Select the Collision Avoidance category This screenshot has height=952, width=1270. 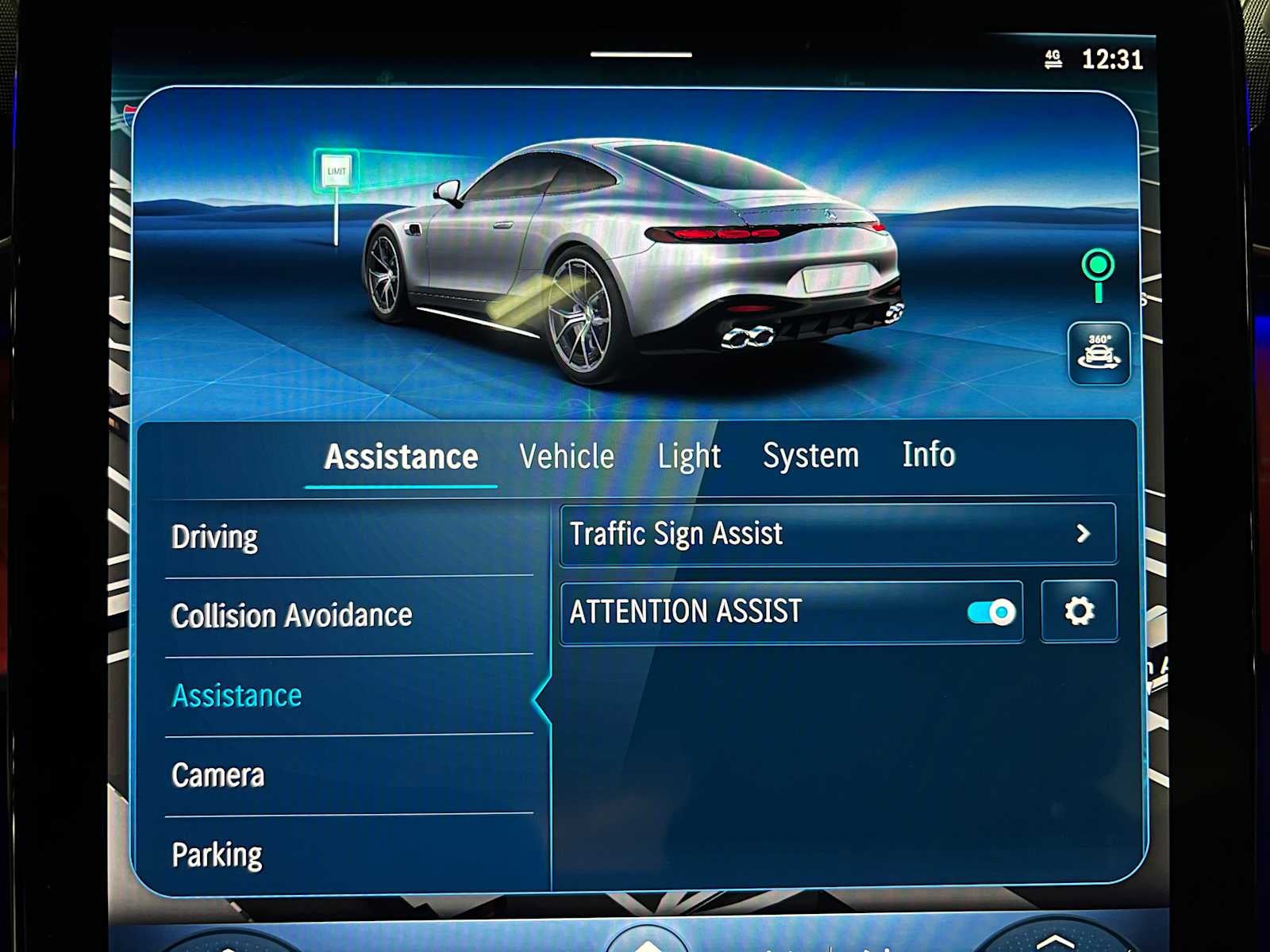tap(291, 614)
